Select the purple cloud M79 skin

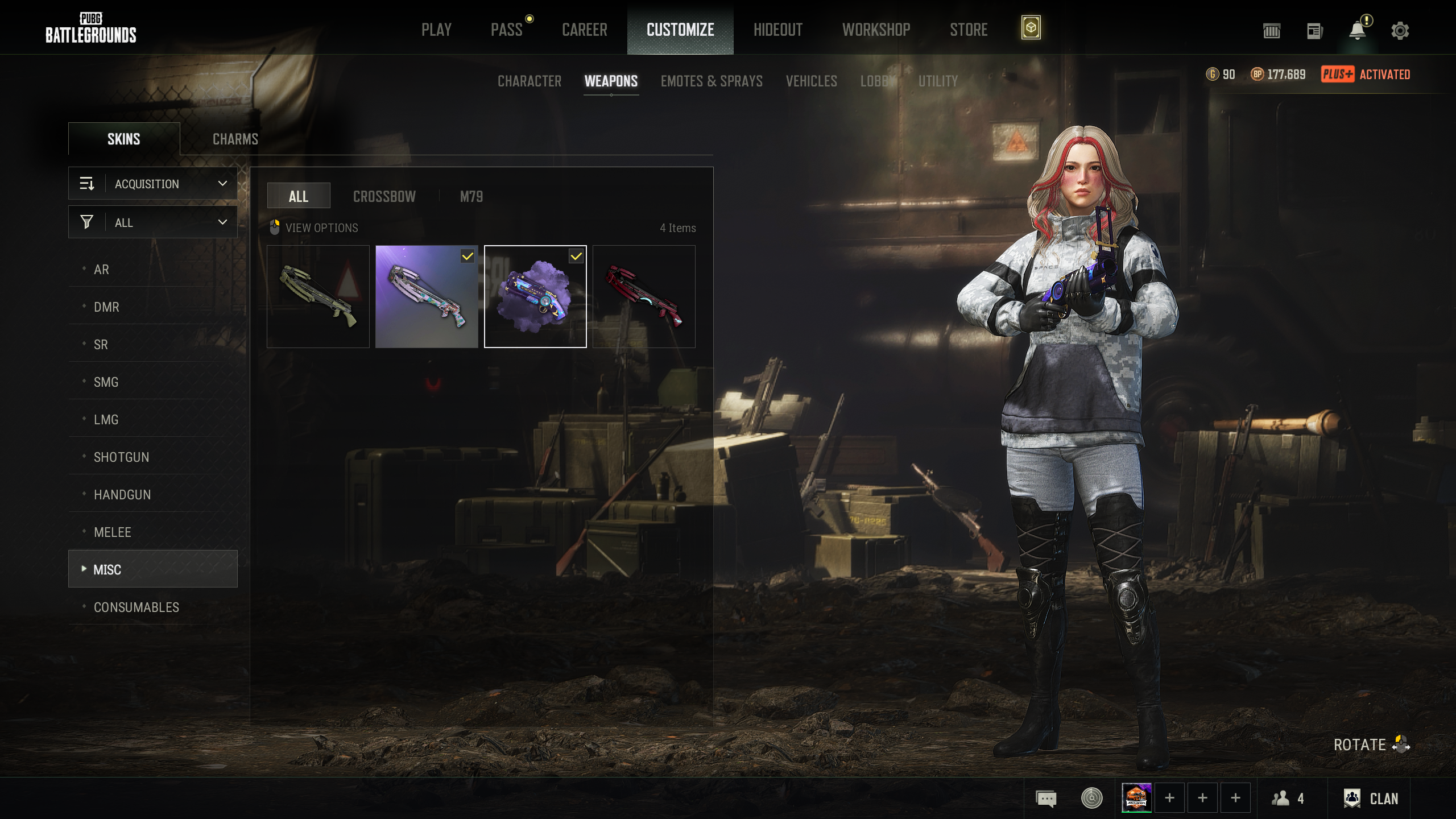click(x=535, y=296)
